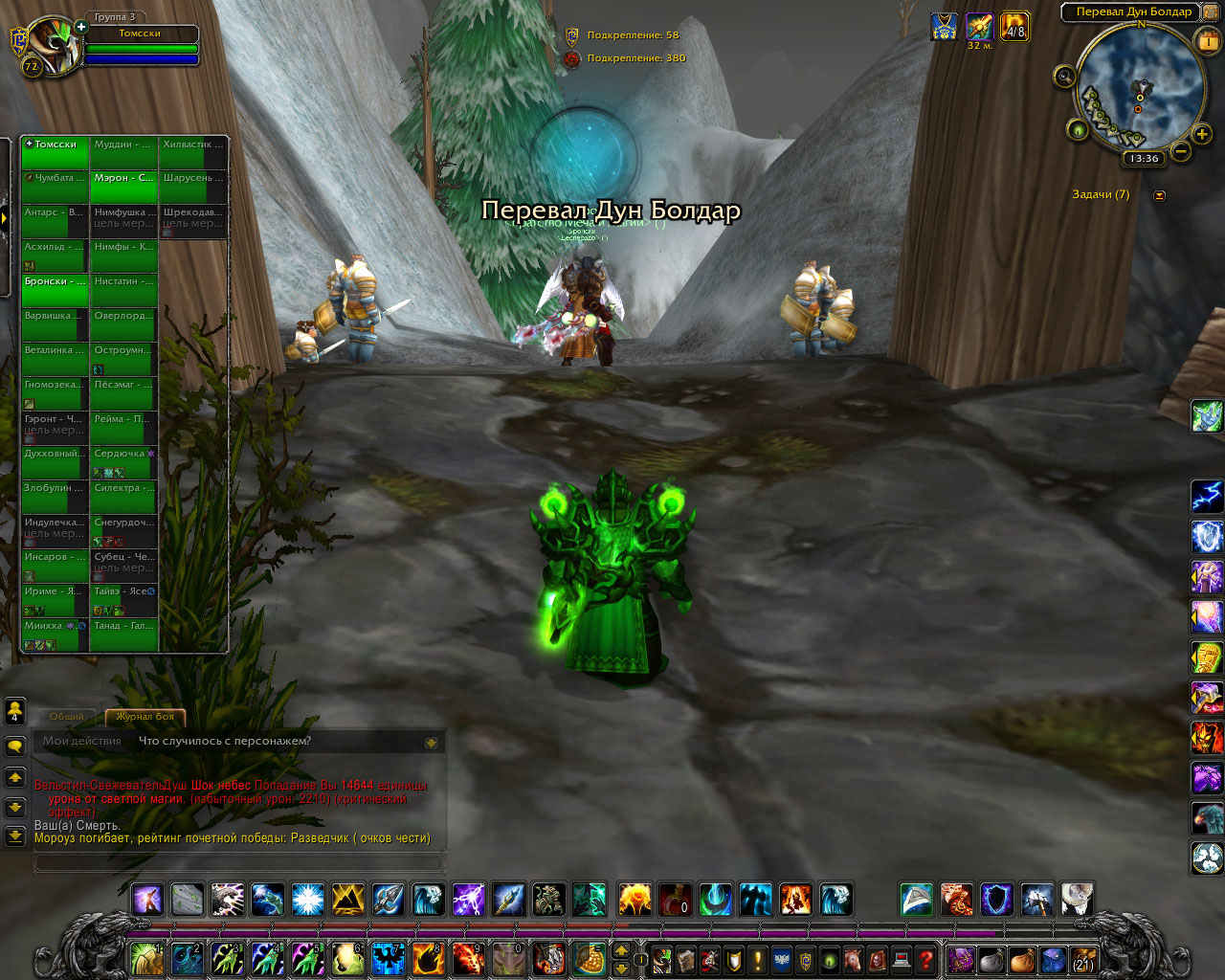Zoom in the minimap with the plus button
1225x980 pixels.
pos(1202,135)
